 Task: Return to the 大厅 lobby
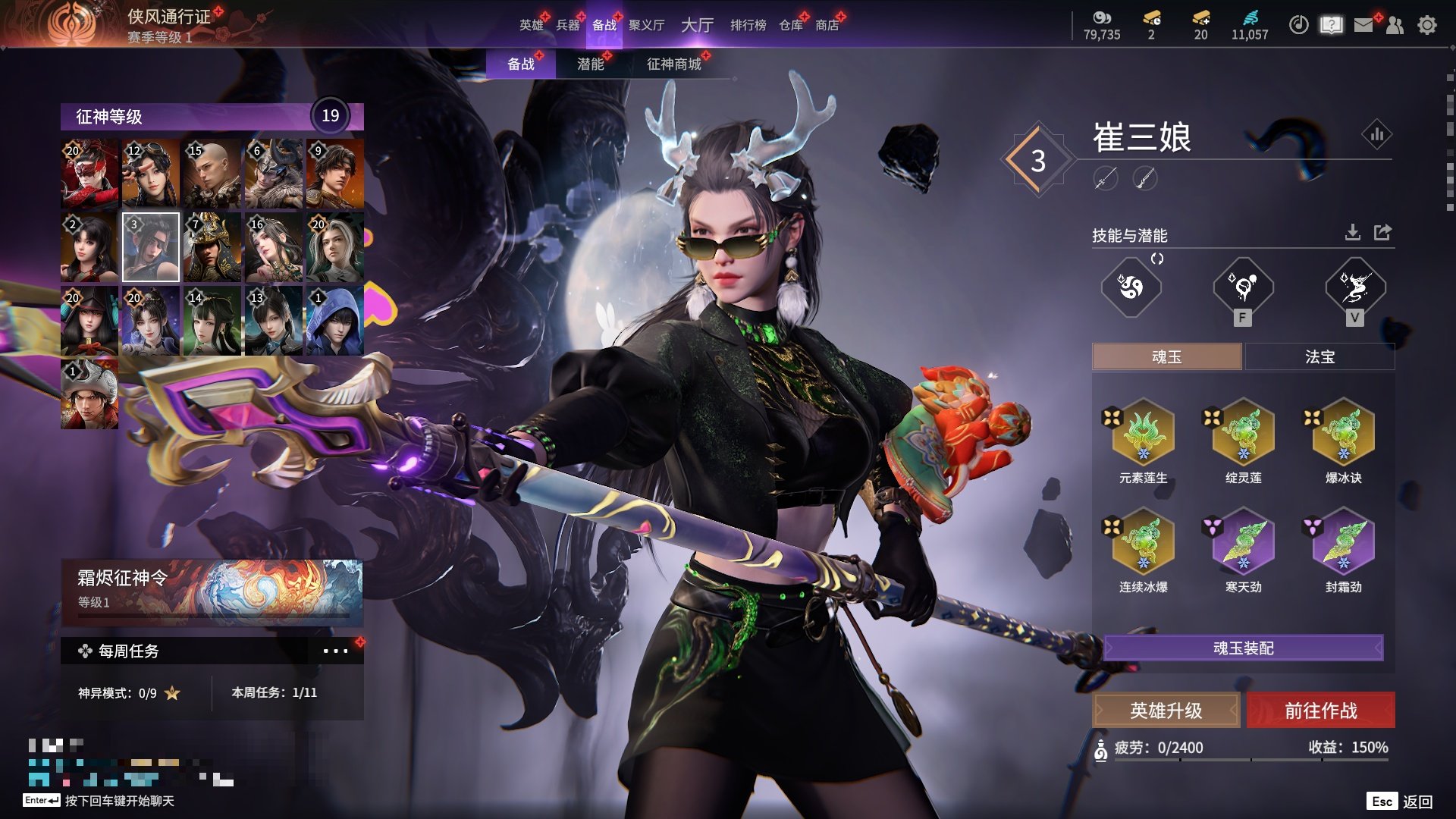[x=697, y=25]
